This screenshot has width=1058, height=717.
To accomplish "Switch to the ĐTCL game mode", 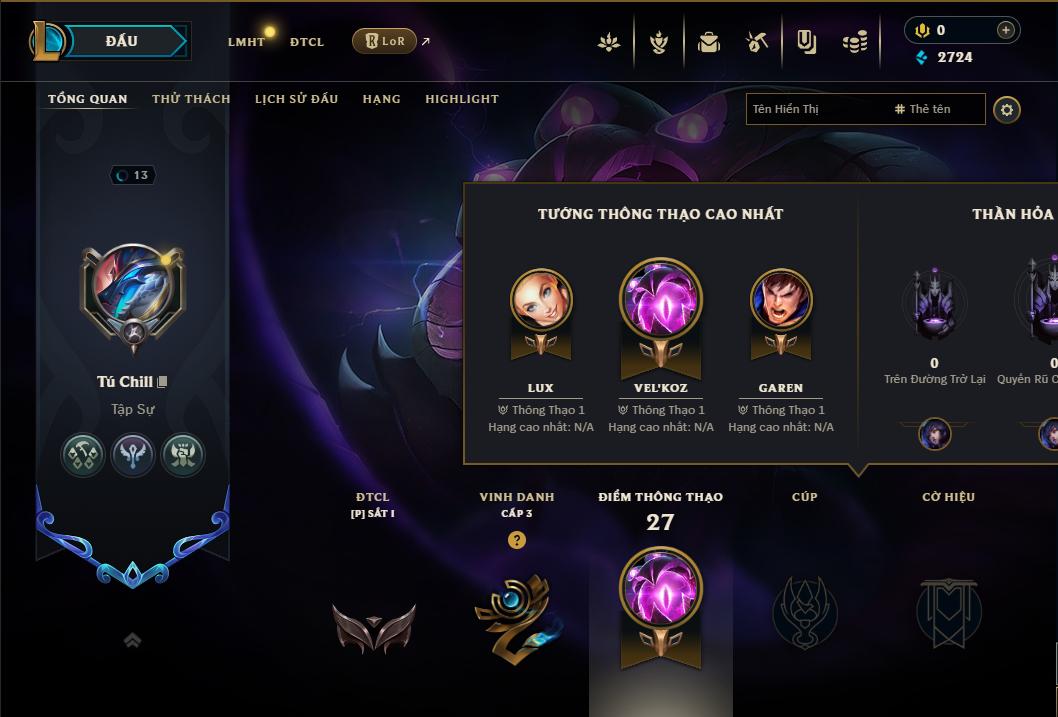I will tap(307, 42).
